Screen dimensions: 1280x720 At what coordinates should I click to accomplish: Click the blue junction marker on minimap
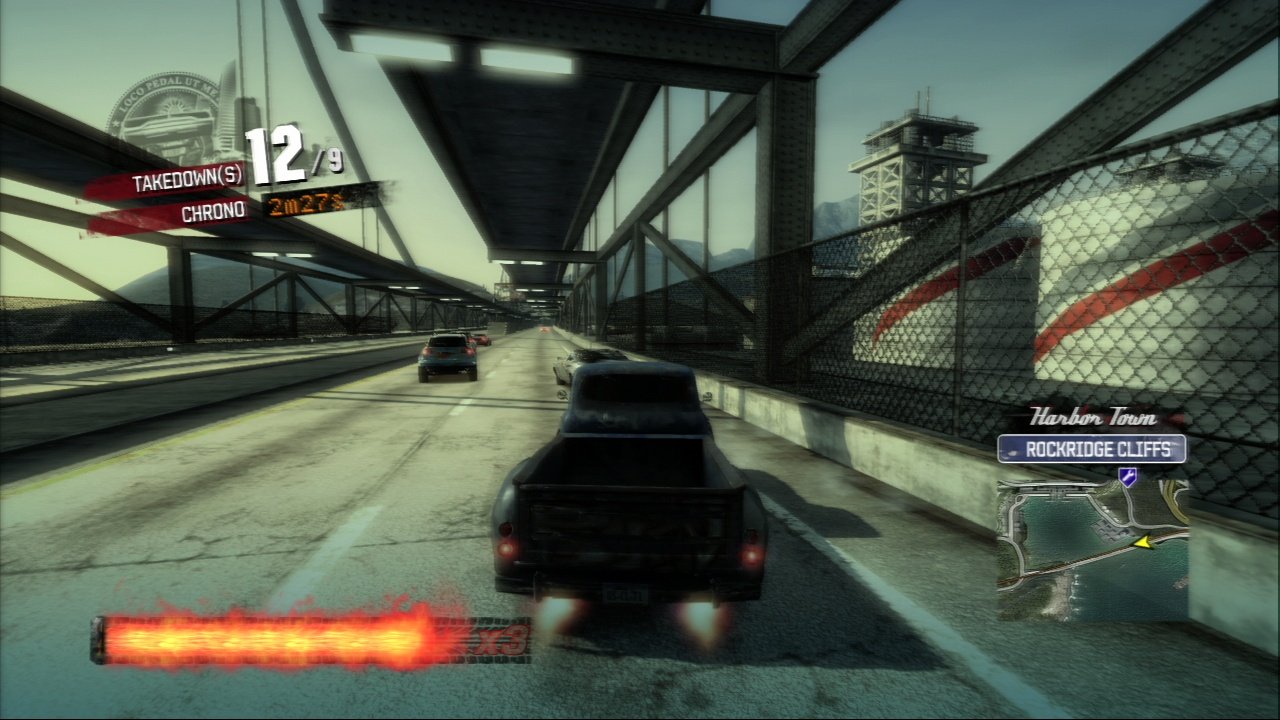(1128, 477)
